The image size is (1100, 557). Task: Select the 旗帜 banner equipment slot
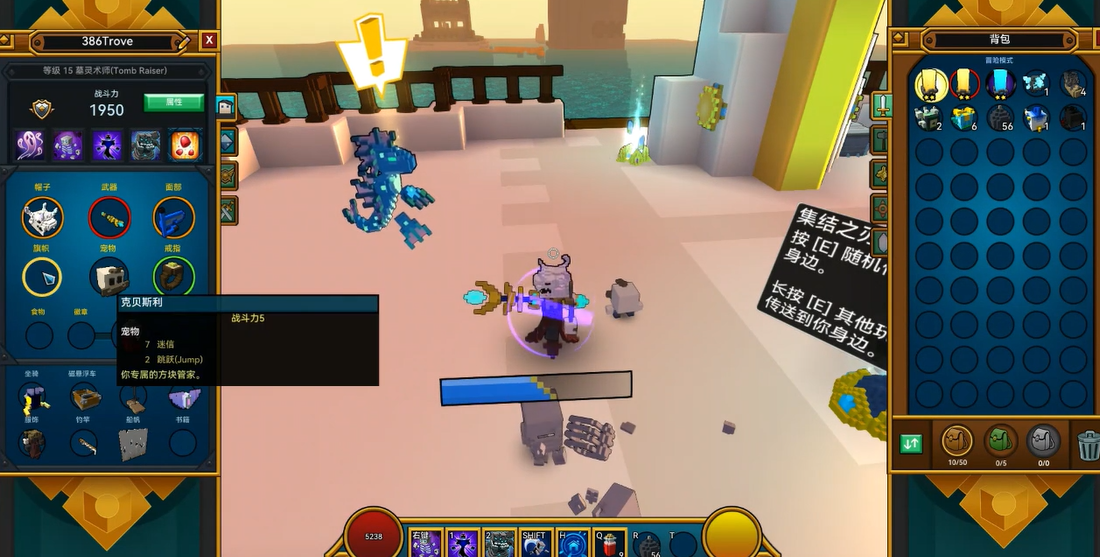[42, 278]
